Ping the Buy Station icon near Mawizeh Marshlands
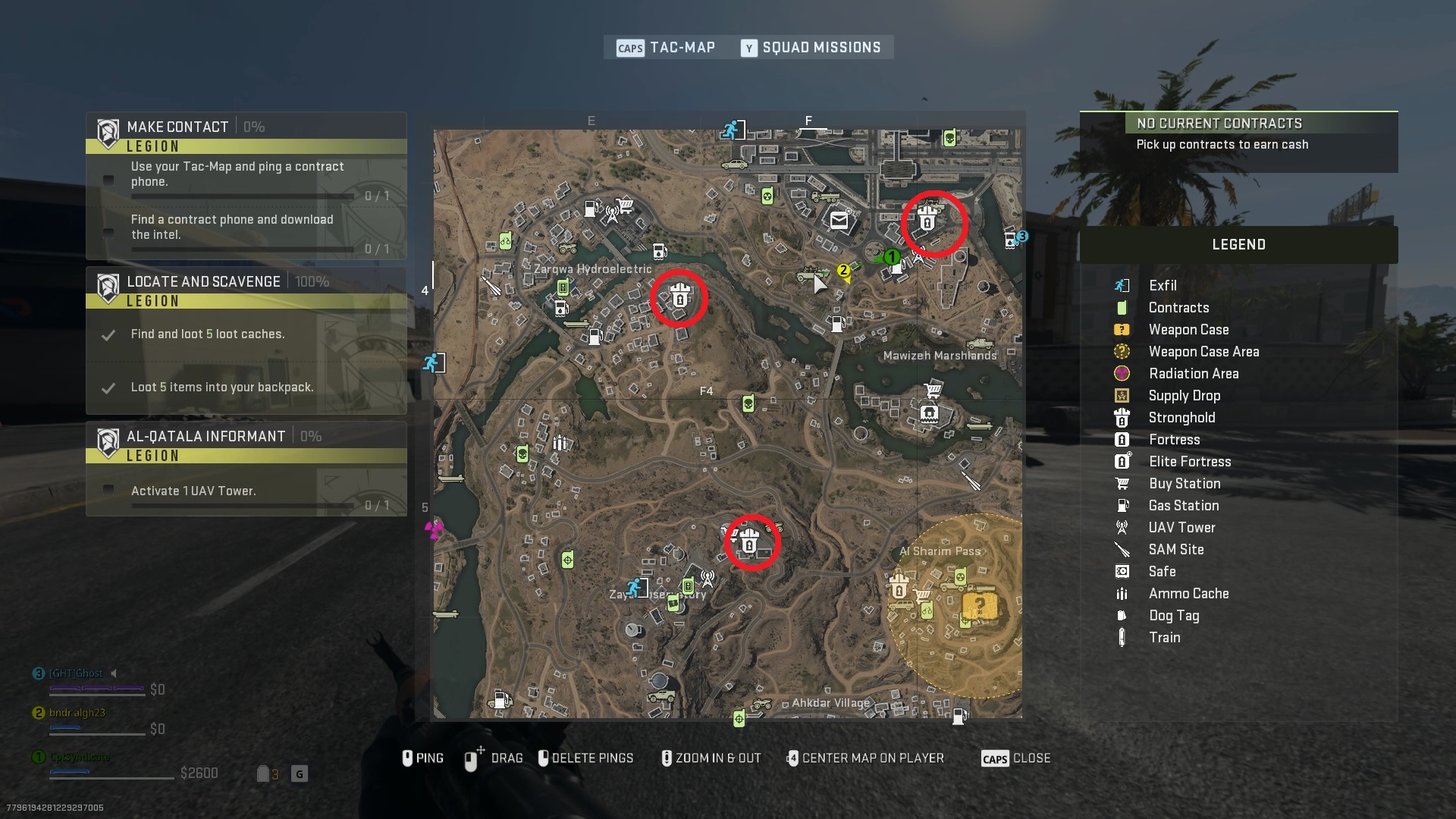The height and width of the screenshot is (819, 1456). [933, 391]
